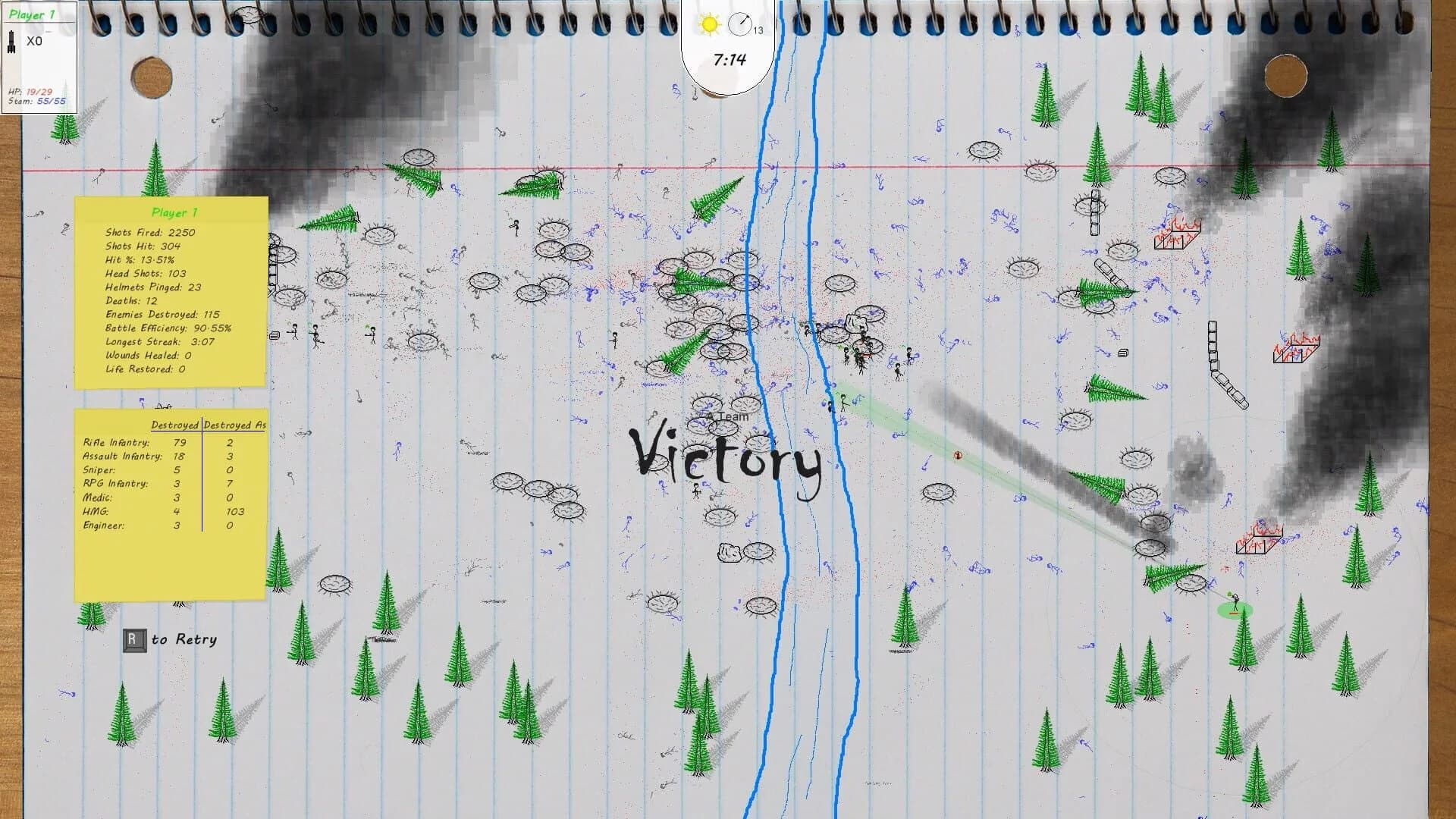Select the rocket ammo icon in Player 1 HUD
Image resolution: width=1456 pixels, height=819 pixels.
[13, 41]
